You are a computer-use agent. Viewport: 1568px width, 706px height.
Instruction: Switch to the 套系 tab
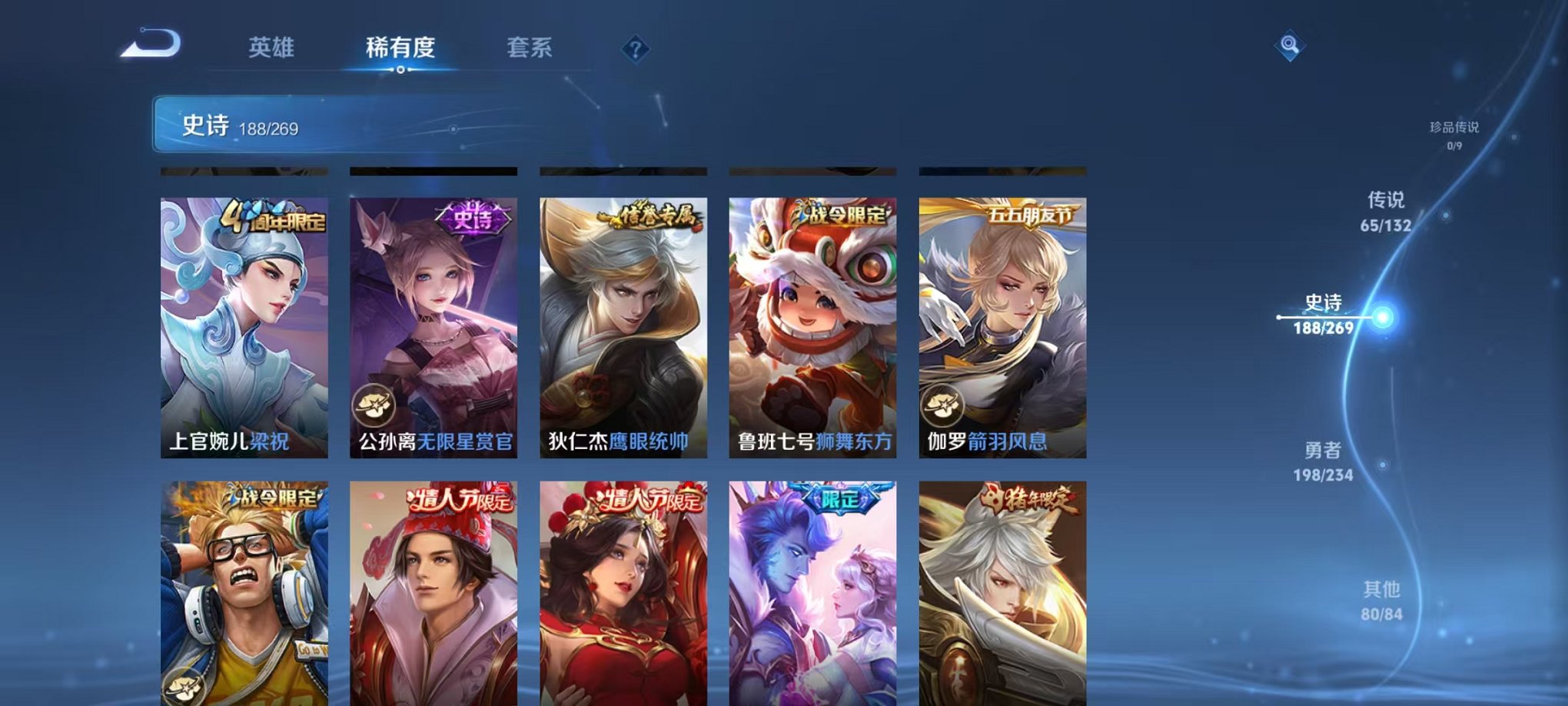(538, 48)
